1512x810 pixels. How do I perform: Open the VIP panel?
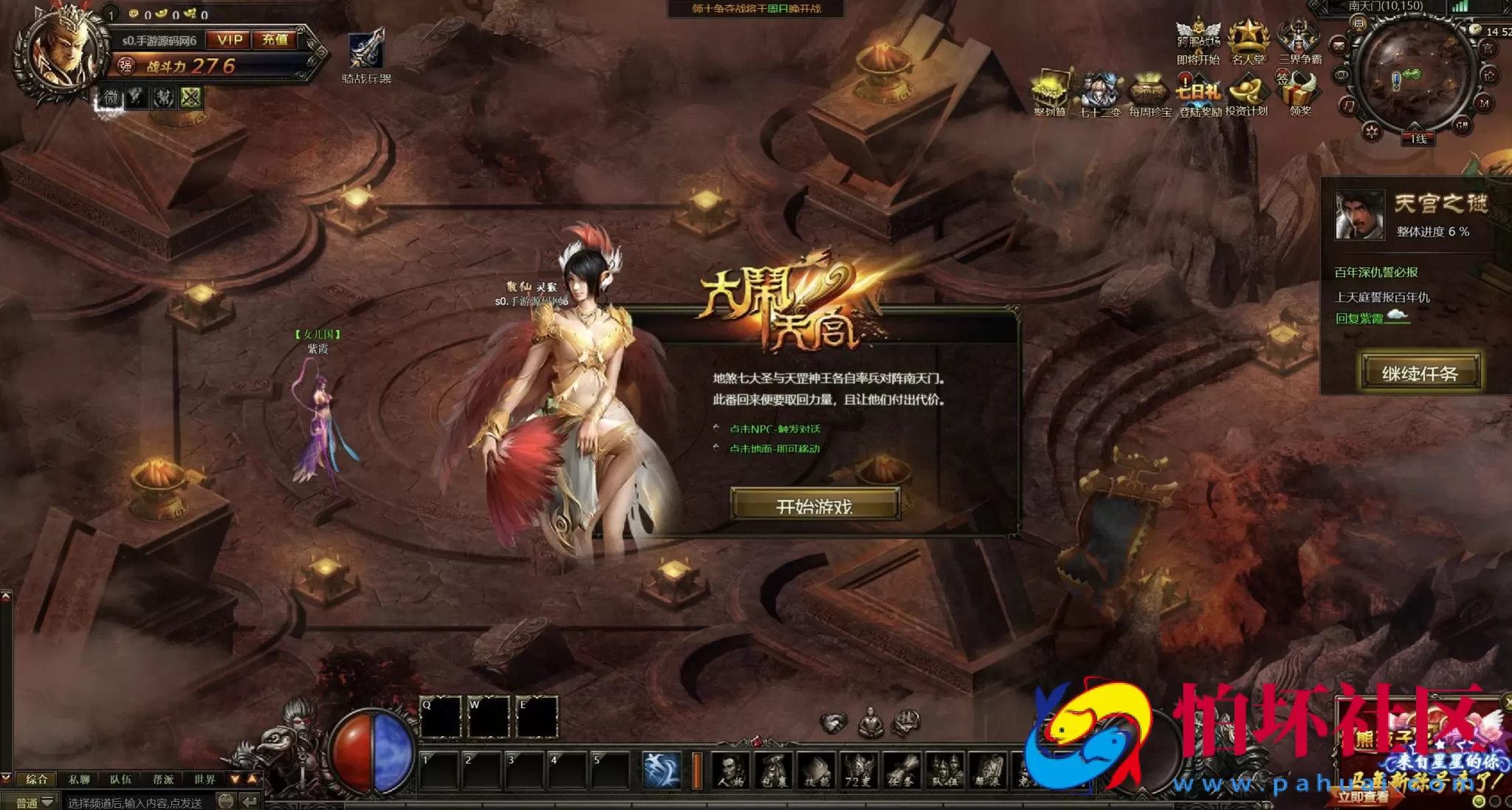click(x=230, y=40)
